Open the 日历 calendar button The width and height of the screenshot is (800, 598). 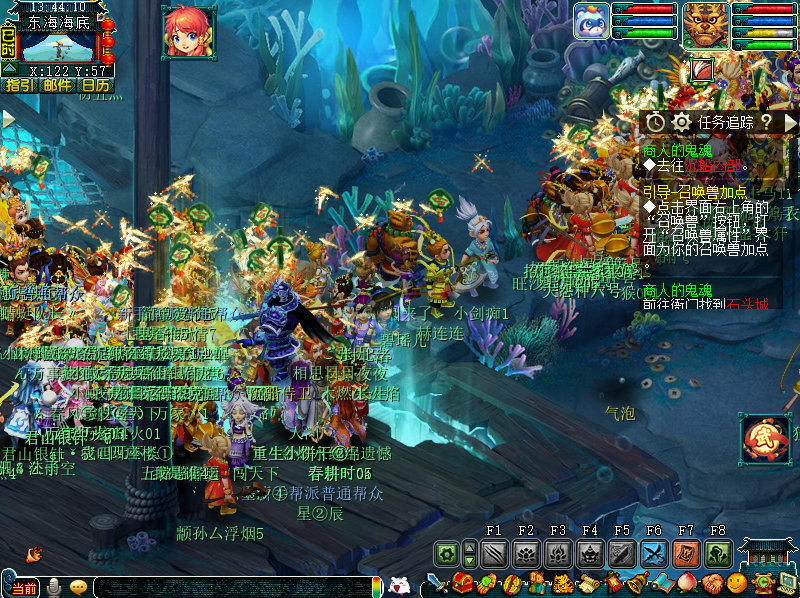[95, 86]
